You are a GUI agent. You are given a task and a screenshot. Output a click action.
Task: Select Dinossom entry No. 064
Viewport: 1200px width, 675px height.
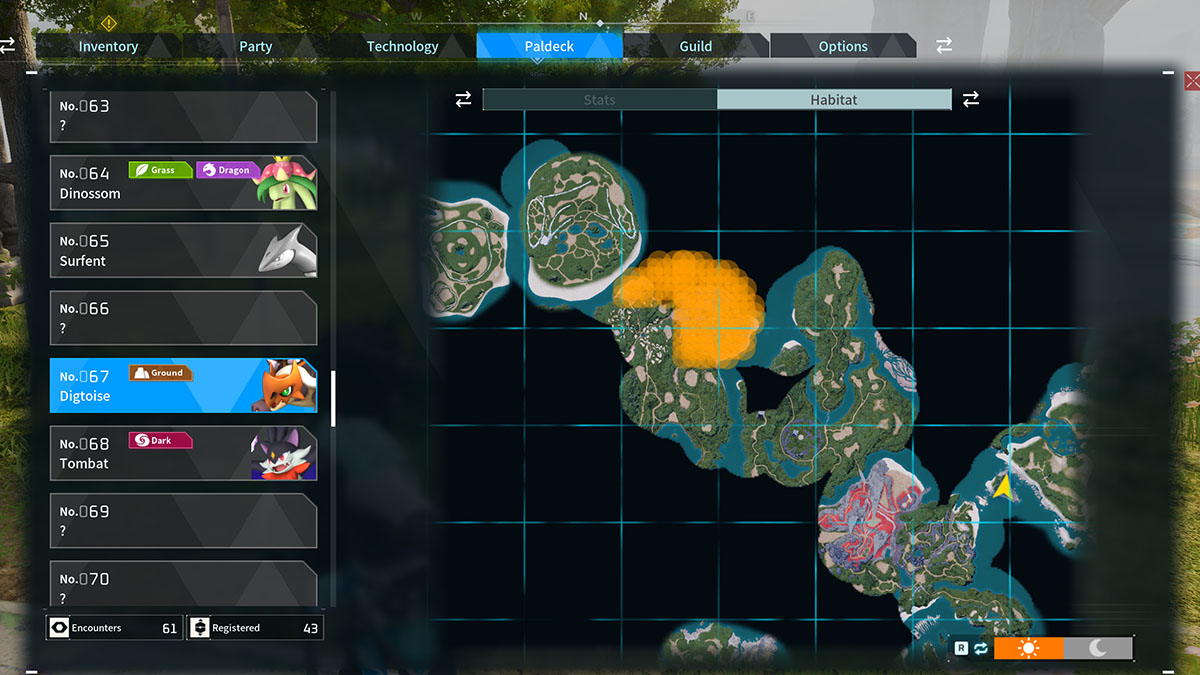[x=183, y=183]
